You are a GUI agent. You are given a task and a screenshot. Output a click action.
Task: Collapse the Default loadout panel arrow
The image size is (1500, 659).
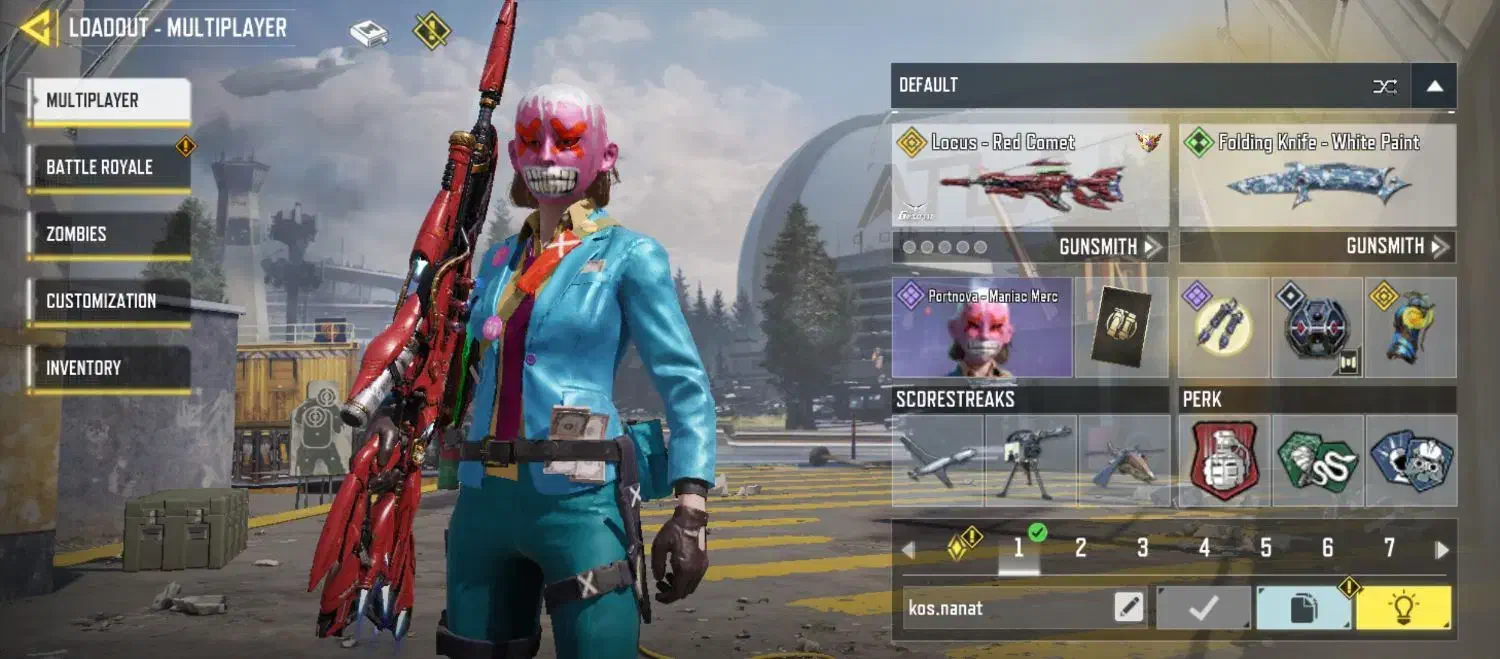click(x=1434, y=86)
